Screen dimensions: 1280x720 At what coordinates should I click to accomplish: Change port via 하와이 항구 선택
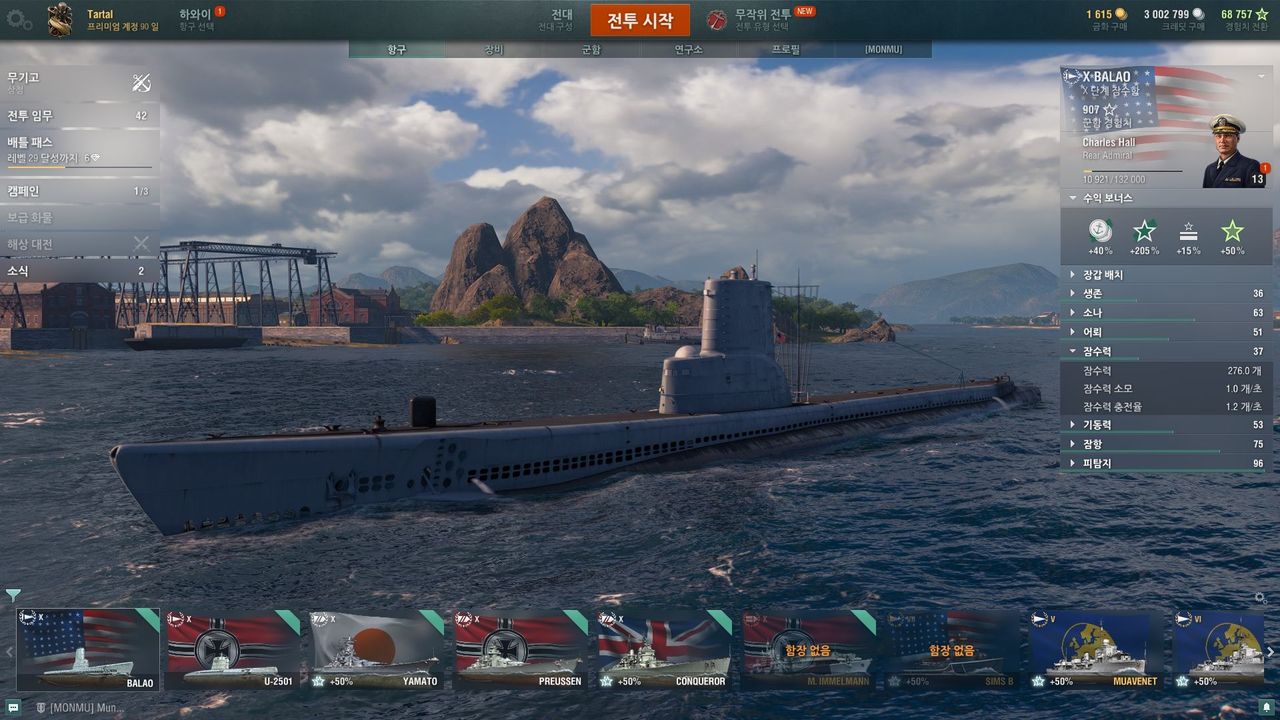tap(196, 19)
